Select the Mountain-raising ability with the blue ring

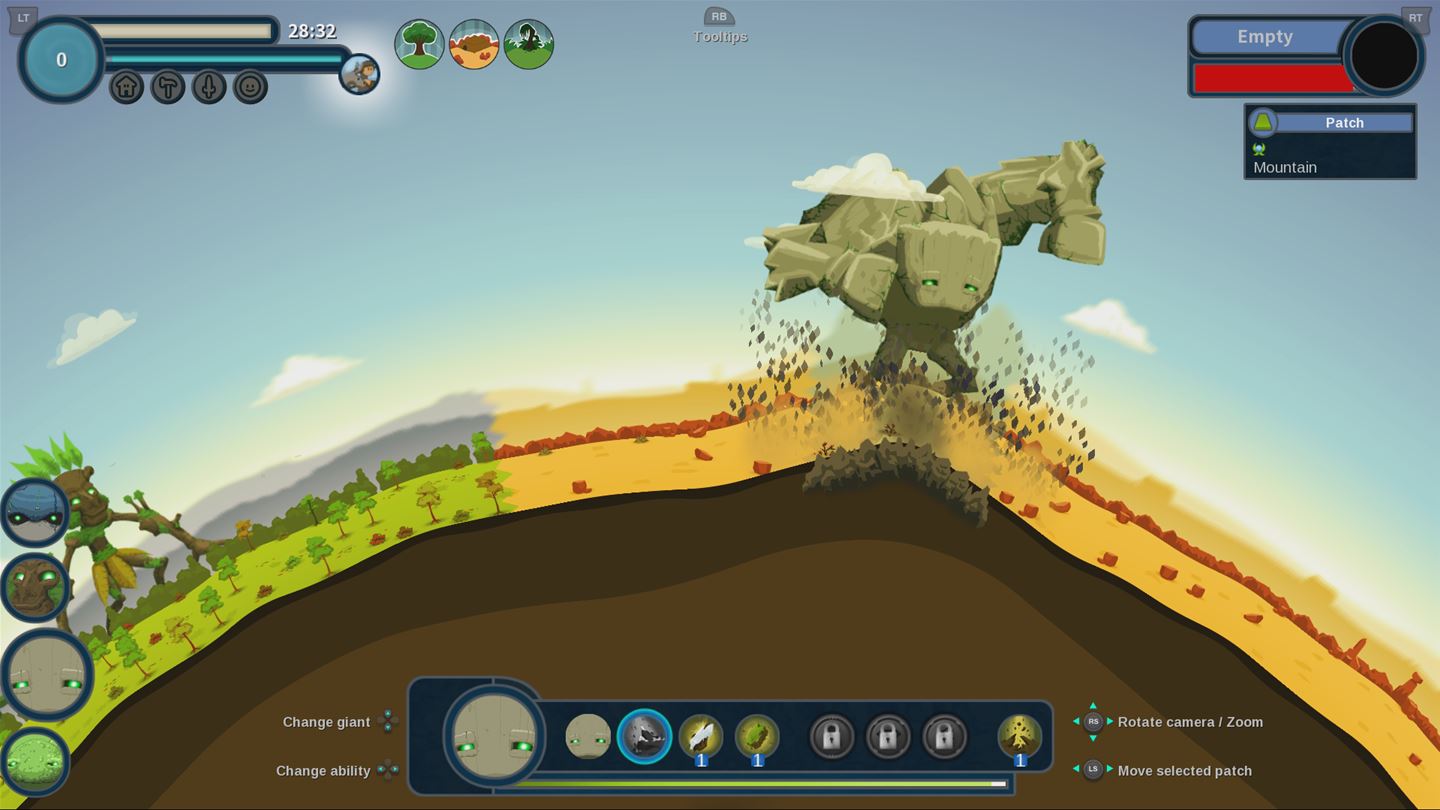[644, 738]
